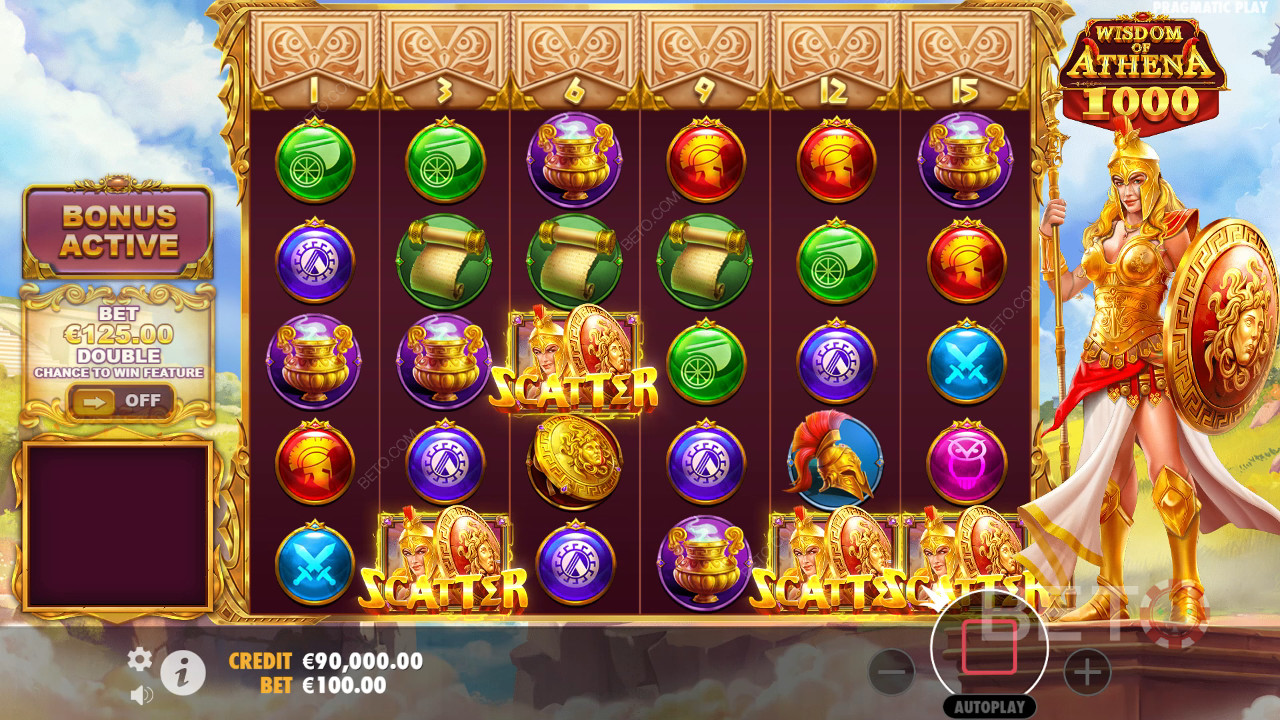This screenshot has height=720, width=1280.
Task: Toggle the Double Chance feature switch
Action: pyautogui.click(x=119, y=401)
